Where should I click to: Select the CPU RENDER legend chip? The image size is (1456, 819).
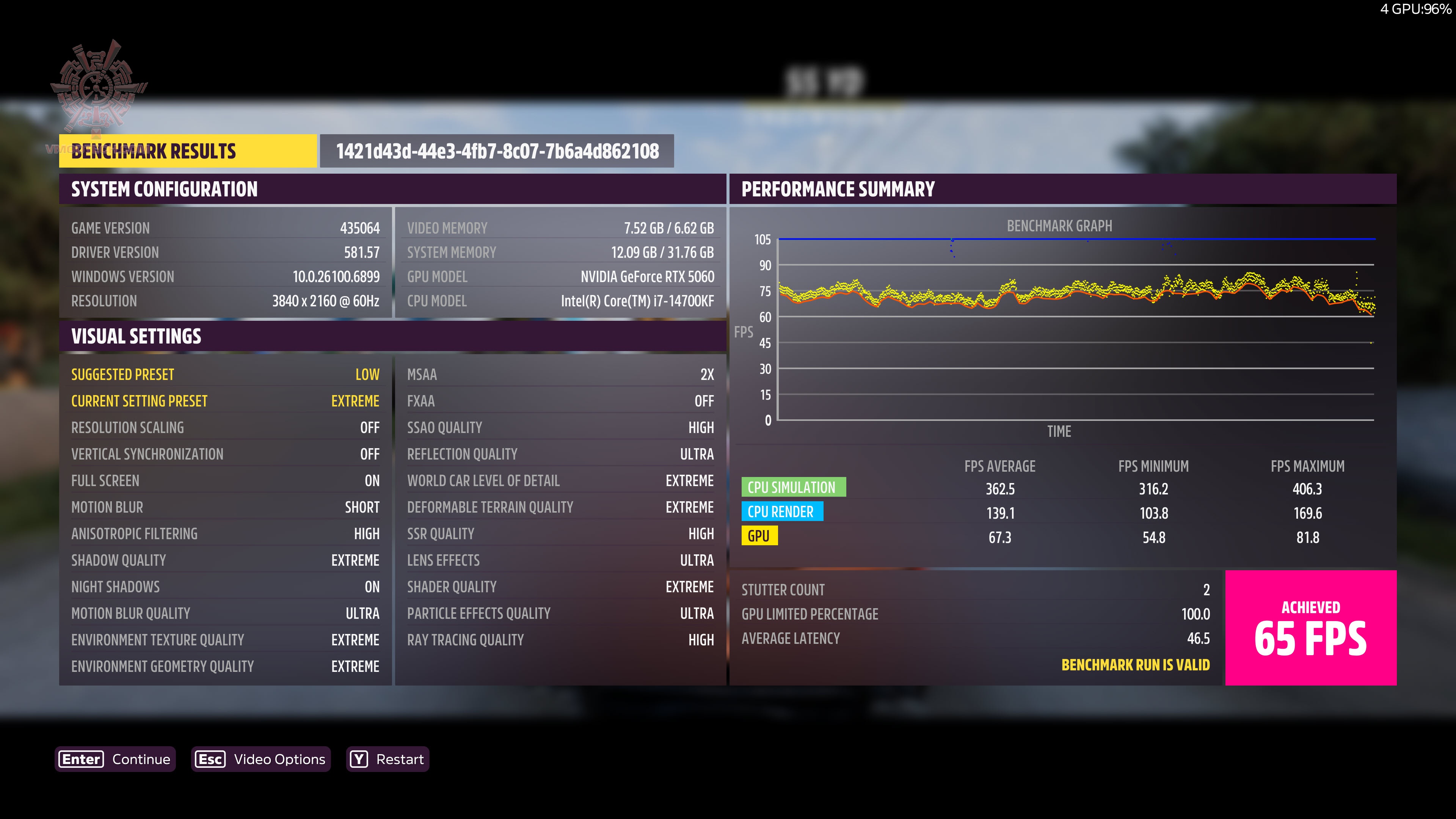tap(783, 511)
